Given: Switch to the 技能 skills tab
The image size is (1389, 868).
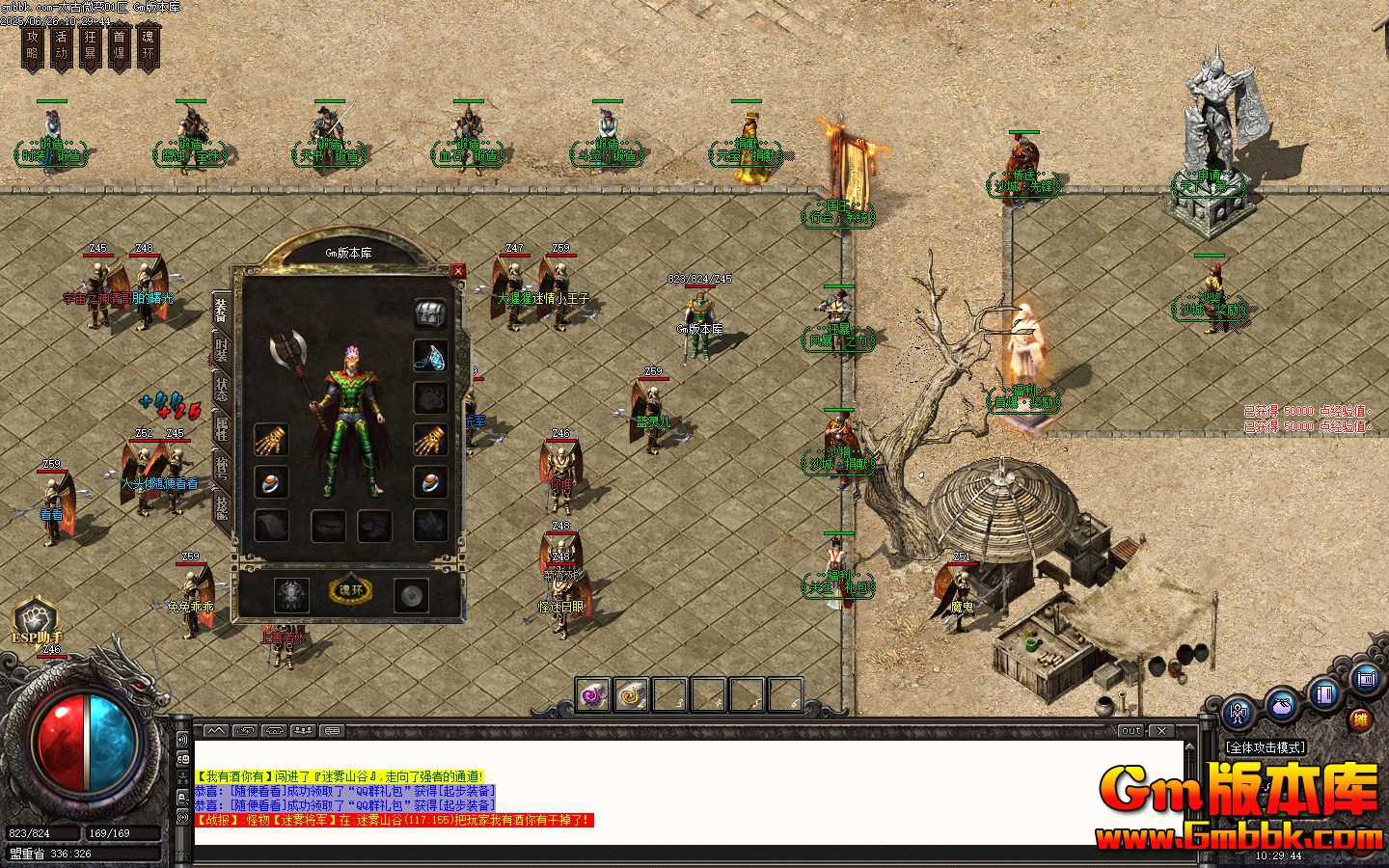Looking at the screenshot, I should (222, 506).
